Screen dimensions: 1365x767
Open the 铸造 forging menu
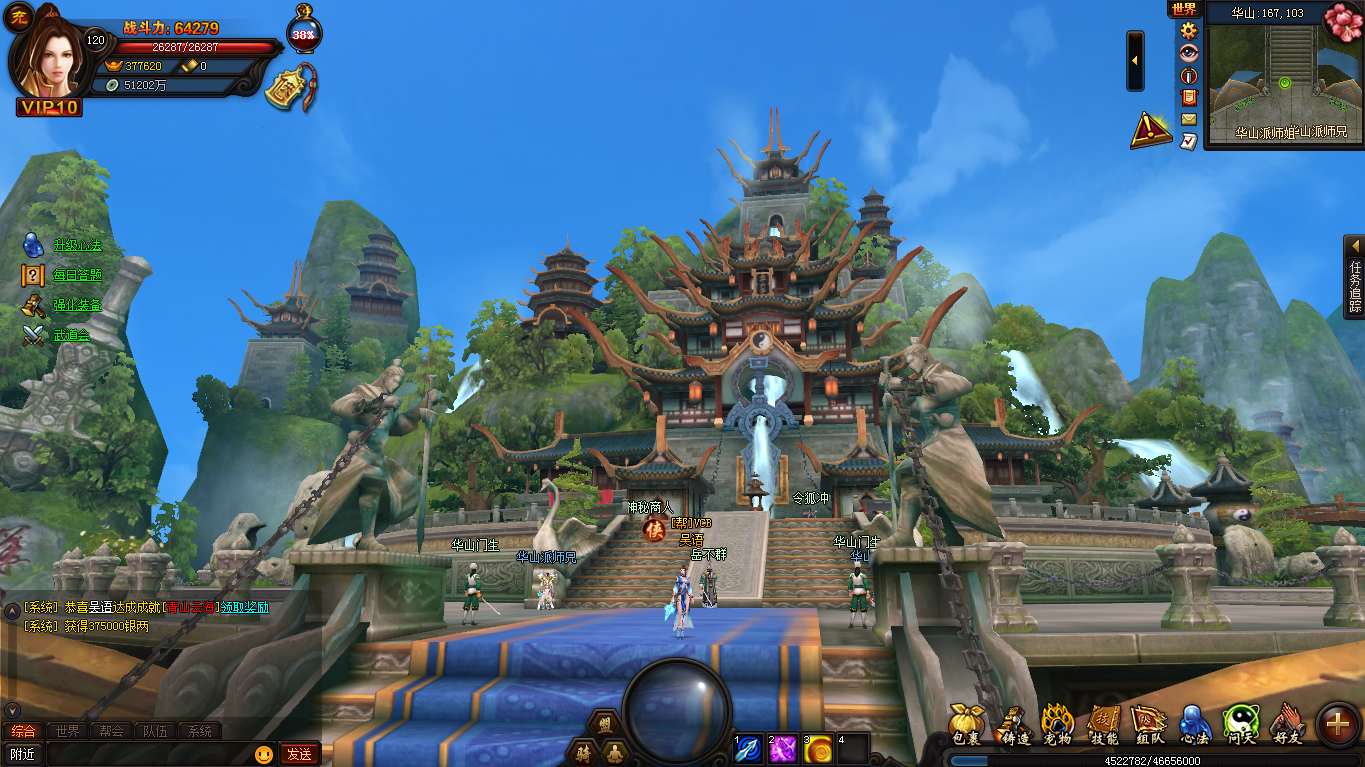[x=1015, y=723]
